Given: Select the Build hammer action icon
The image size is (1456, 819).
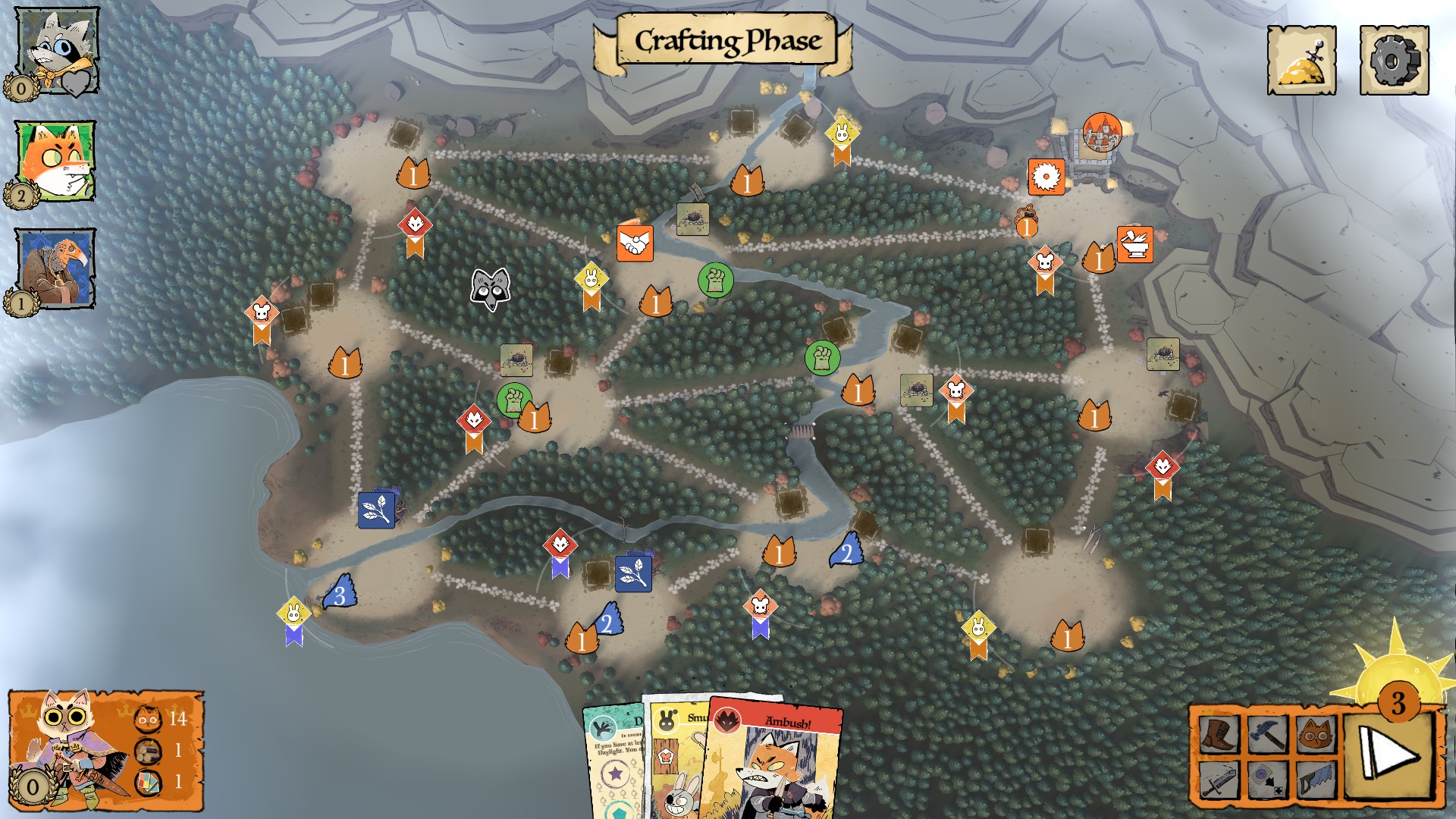Looking at the screenshot, I should pos(1268,736).
